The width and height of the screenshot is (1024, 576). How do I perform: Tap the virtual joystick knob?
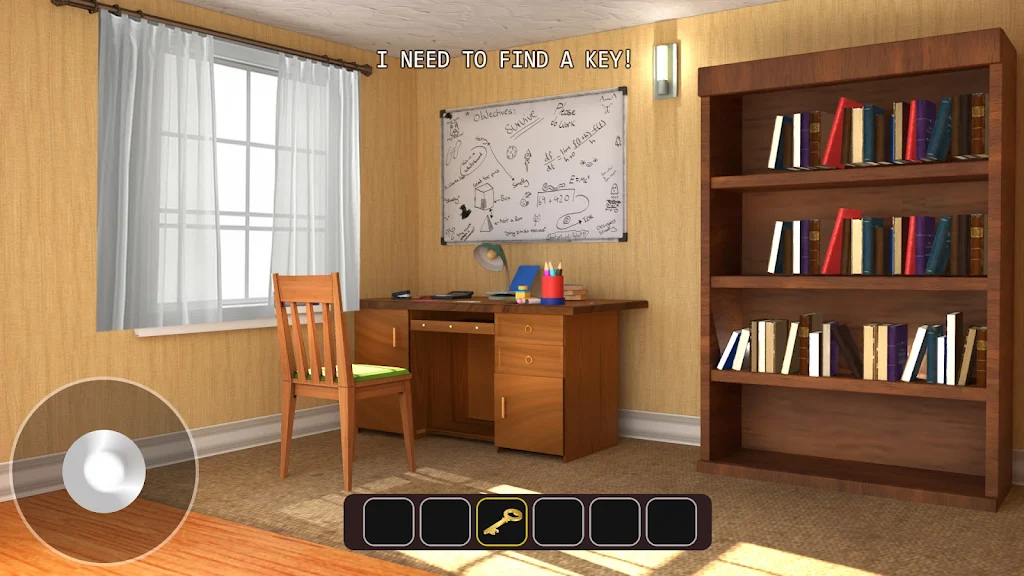pos(104,471)
